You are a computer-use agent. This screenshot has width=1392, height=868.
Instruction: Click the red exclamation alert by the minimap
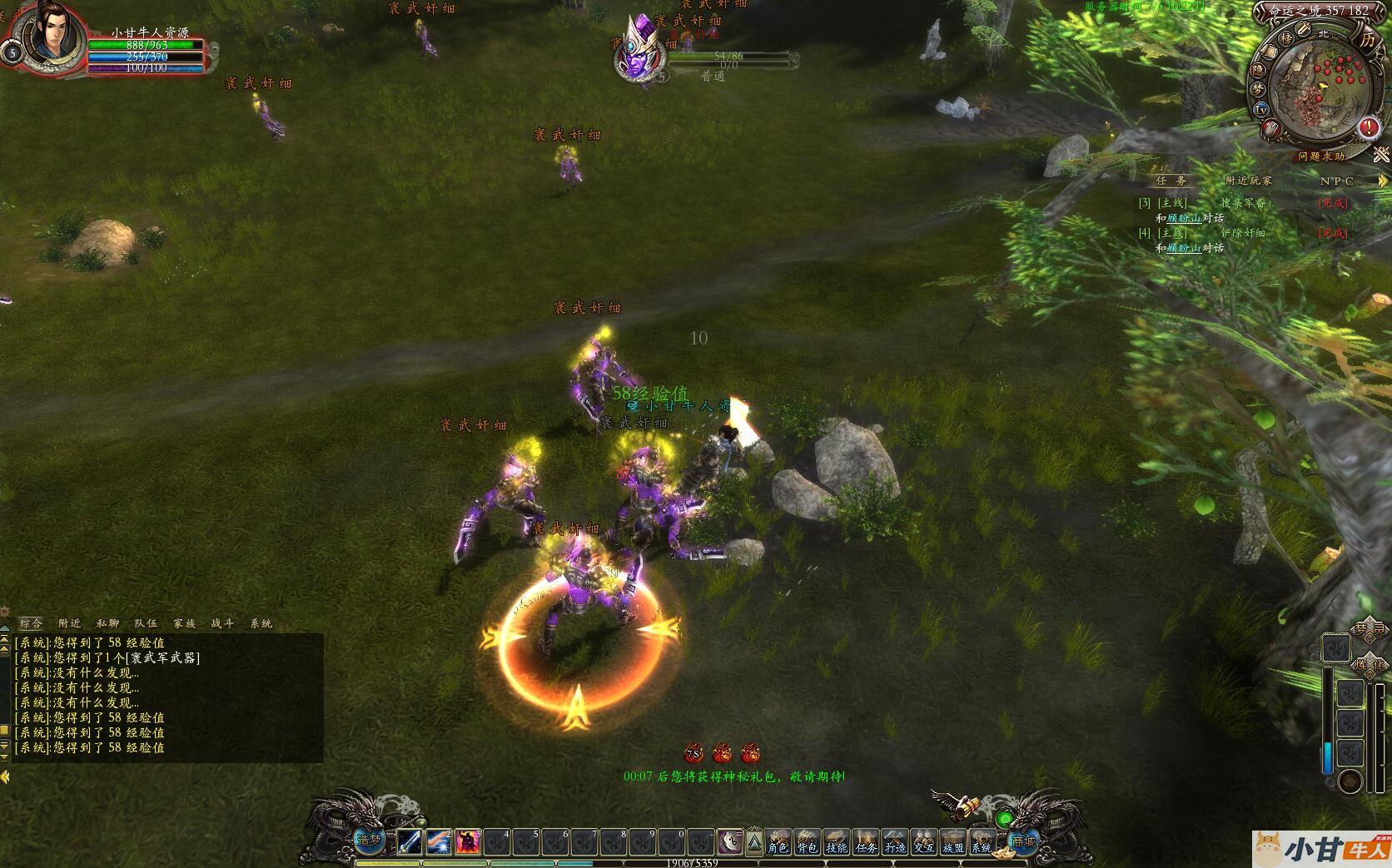pyautogui.click(x=1369, y=128)
